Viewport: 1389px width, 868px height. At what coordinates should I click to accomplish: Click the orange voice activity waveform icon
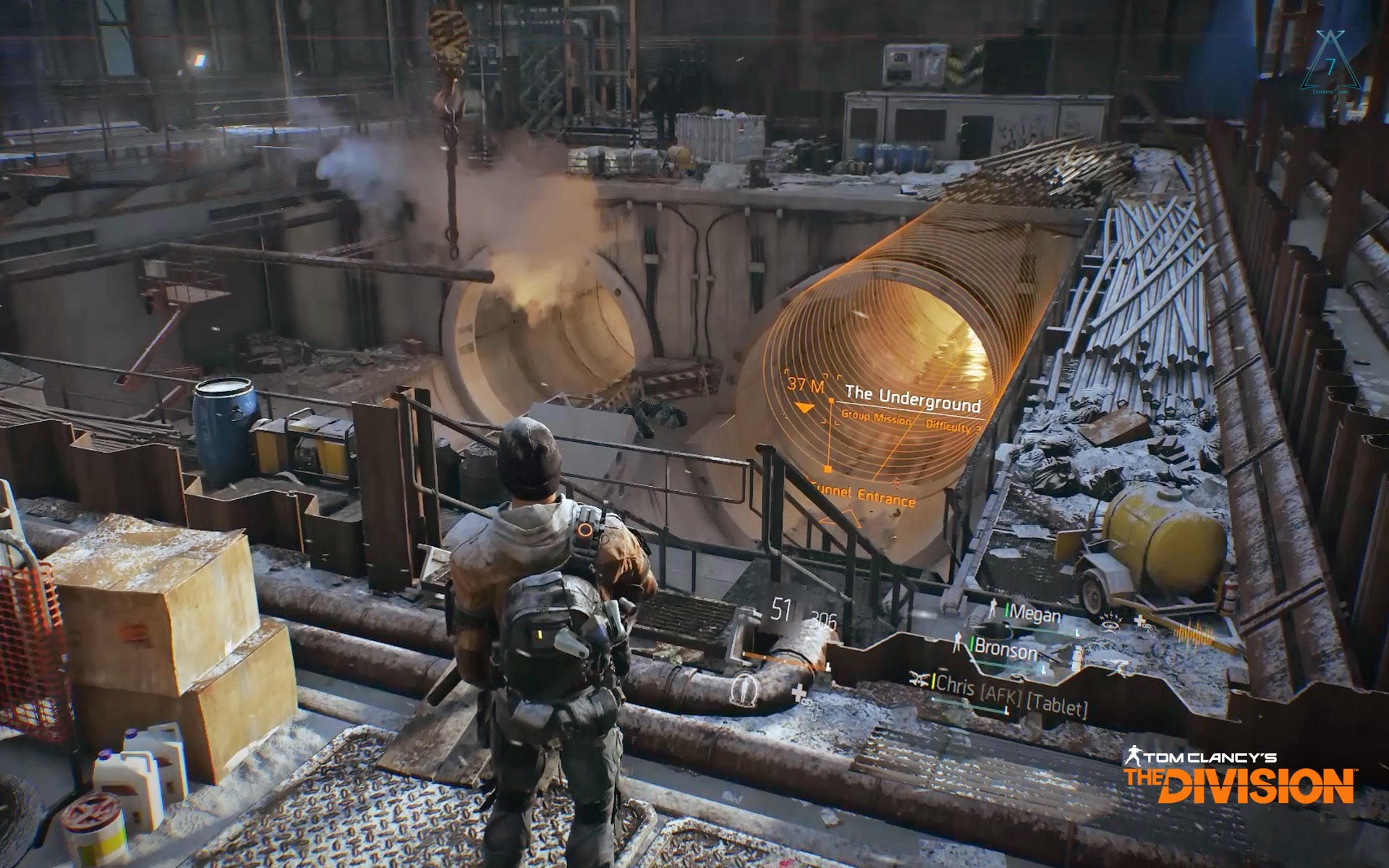1194,631
